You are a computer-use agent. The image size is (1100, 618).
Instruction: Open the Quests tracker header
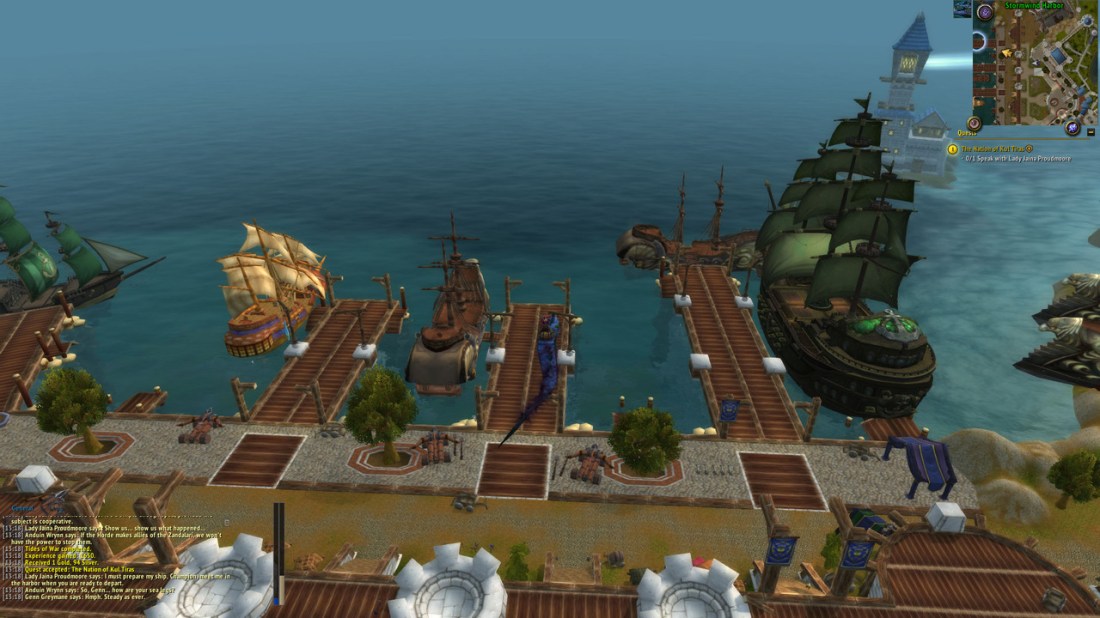[x=968, y=132]
